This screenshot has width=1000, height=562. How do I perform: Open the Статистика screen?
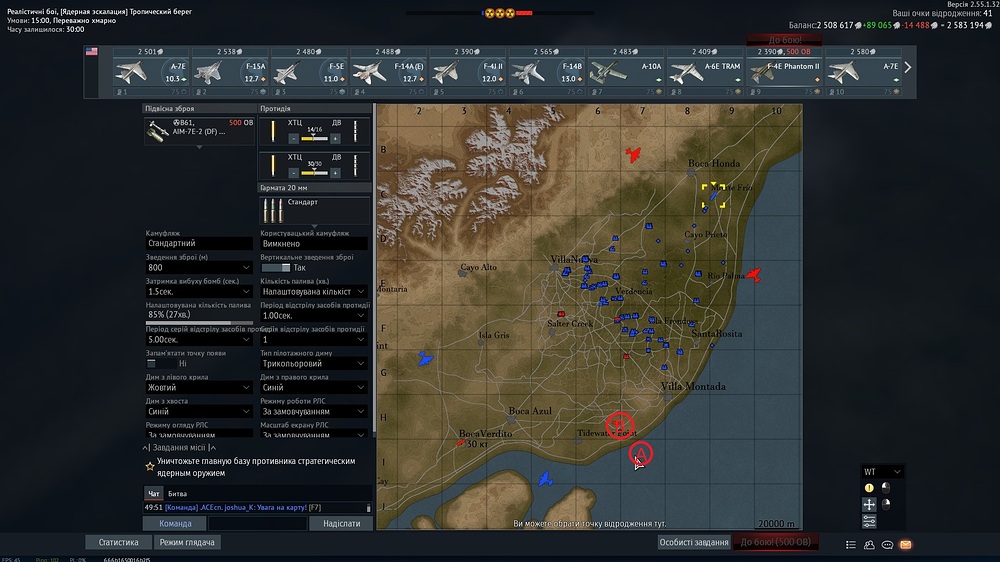click(x=118, y=542)
